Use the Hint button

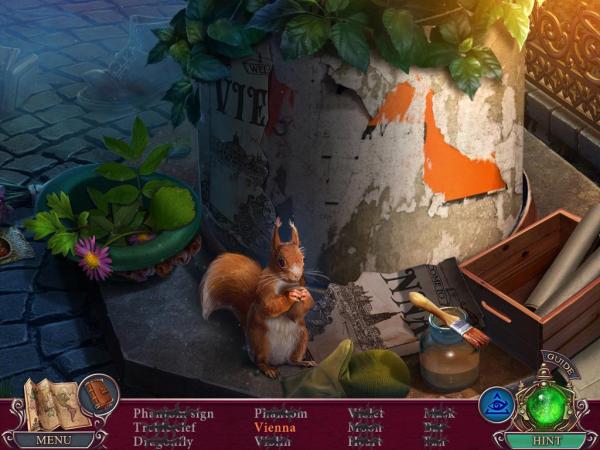(x=545, y=439)
